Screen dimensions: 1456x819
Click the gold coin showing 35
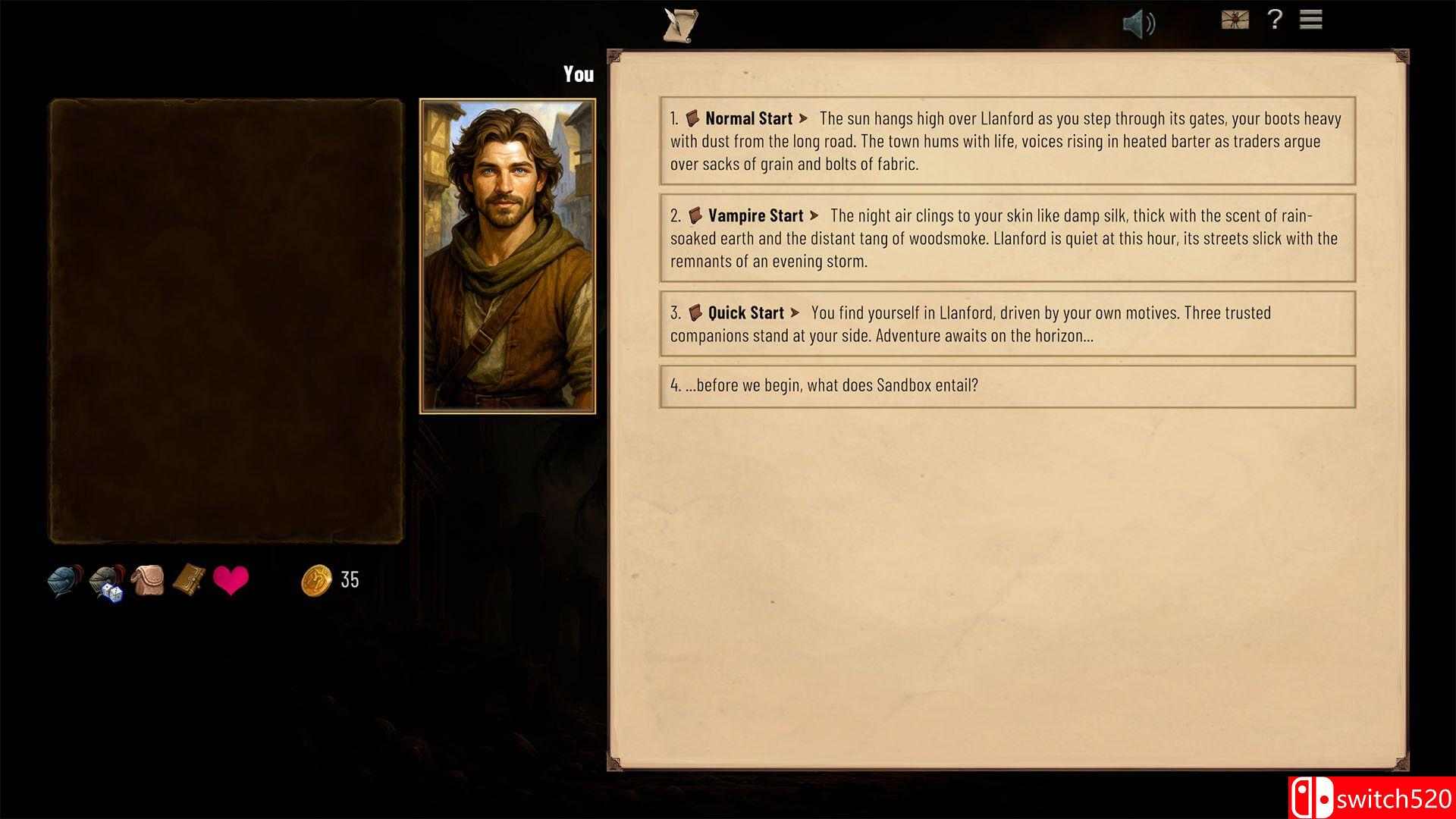(x=316, y=580)
